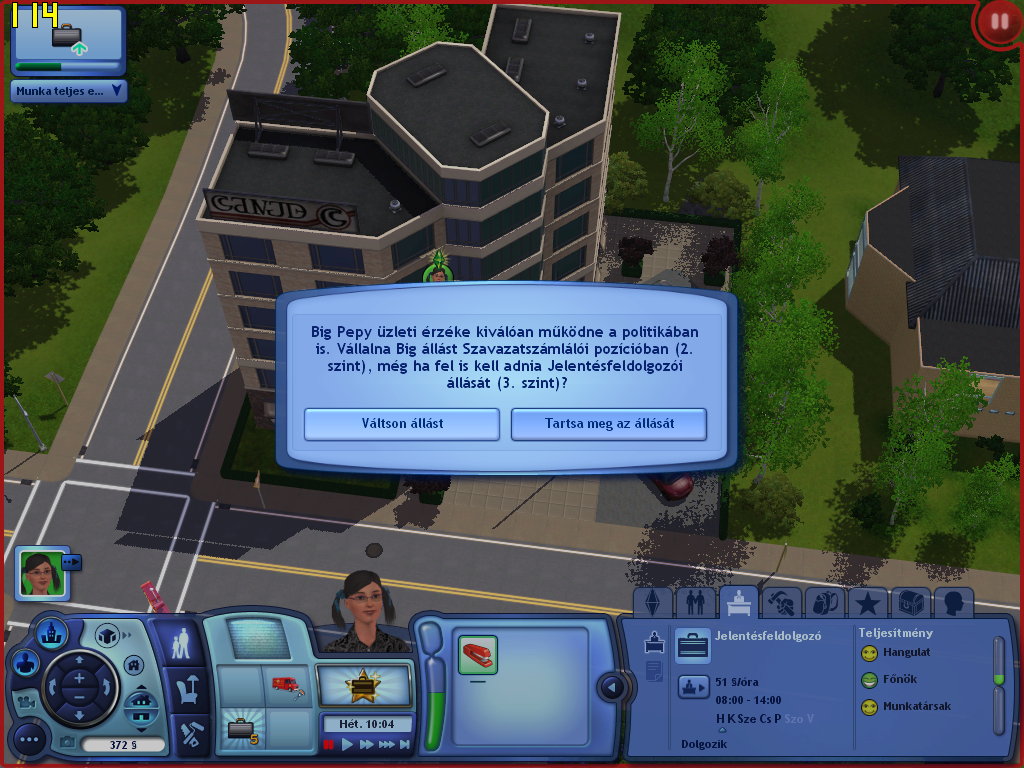Switch to the Sim head needs tab
1024x768 pixels.
tap(953, 603)
